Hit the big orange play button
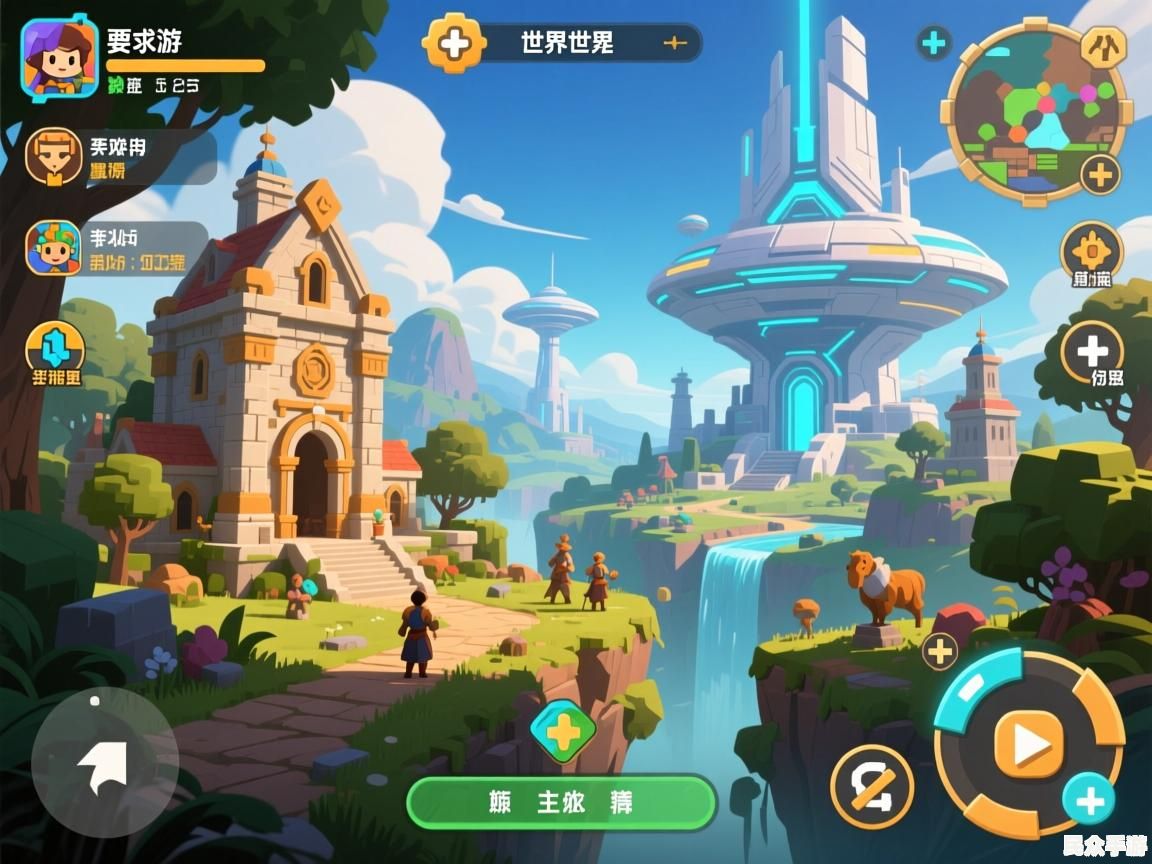This screenshot has width=1152, height=864. click(1029, 744)
